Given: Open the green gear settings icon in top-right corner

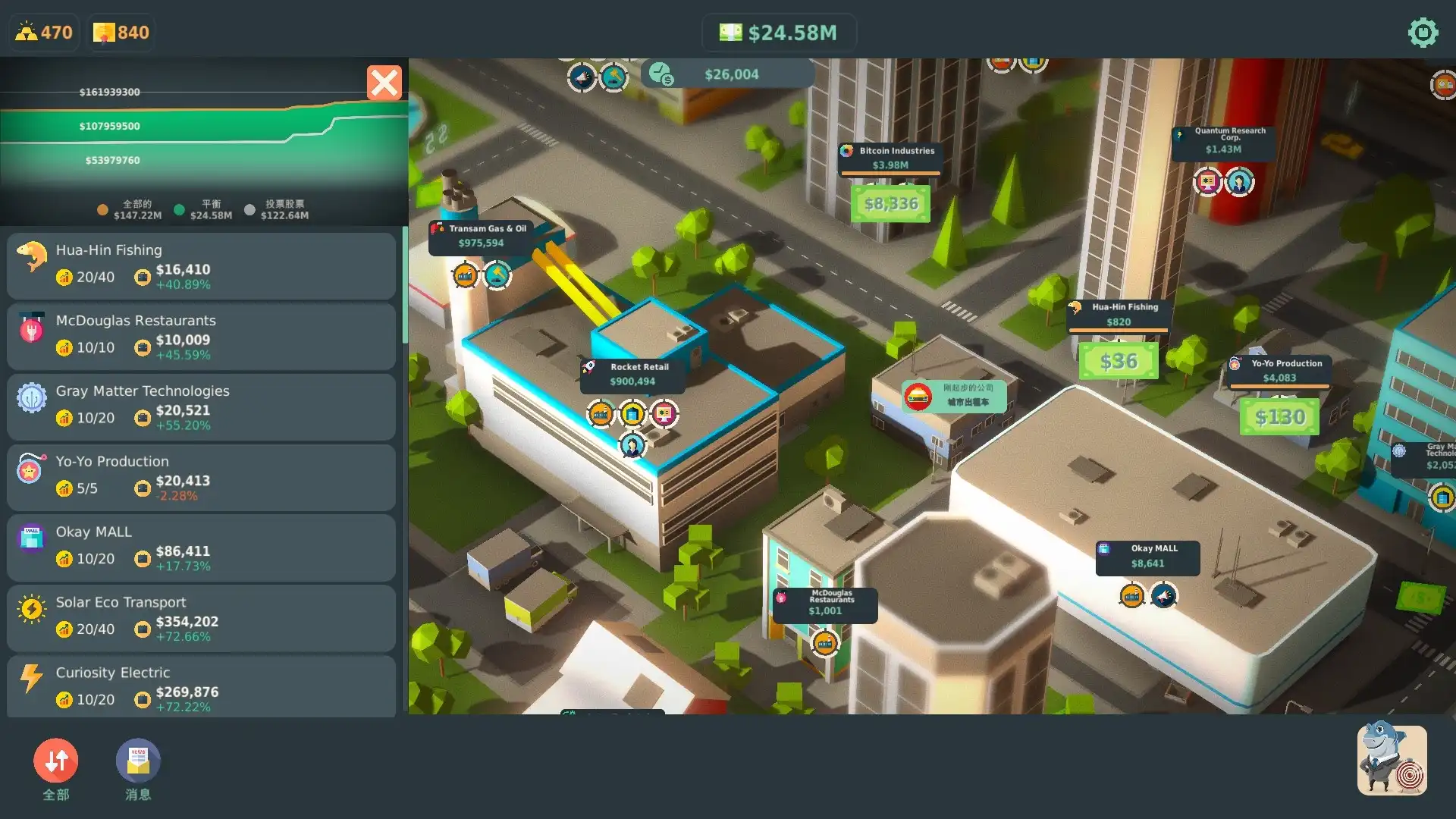Looking at the screenshot, I should (x=1423, y=33).
